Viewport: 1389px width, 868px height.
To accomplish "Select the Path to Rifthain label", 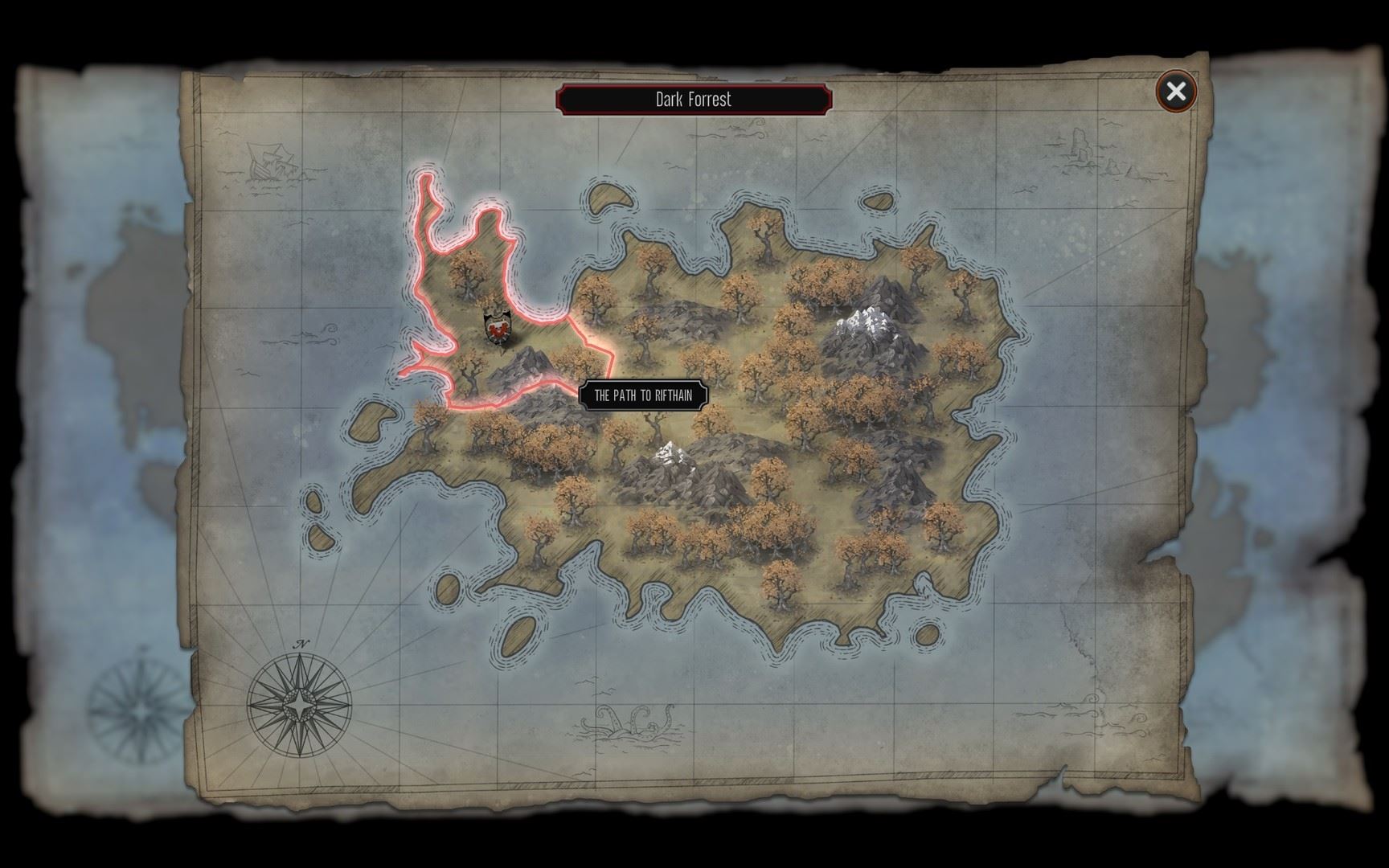I will pyautogui.click(x=643, y=395).
